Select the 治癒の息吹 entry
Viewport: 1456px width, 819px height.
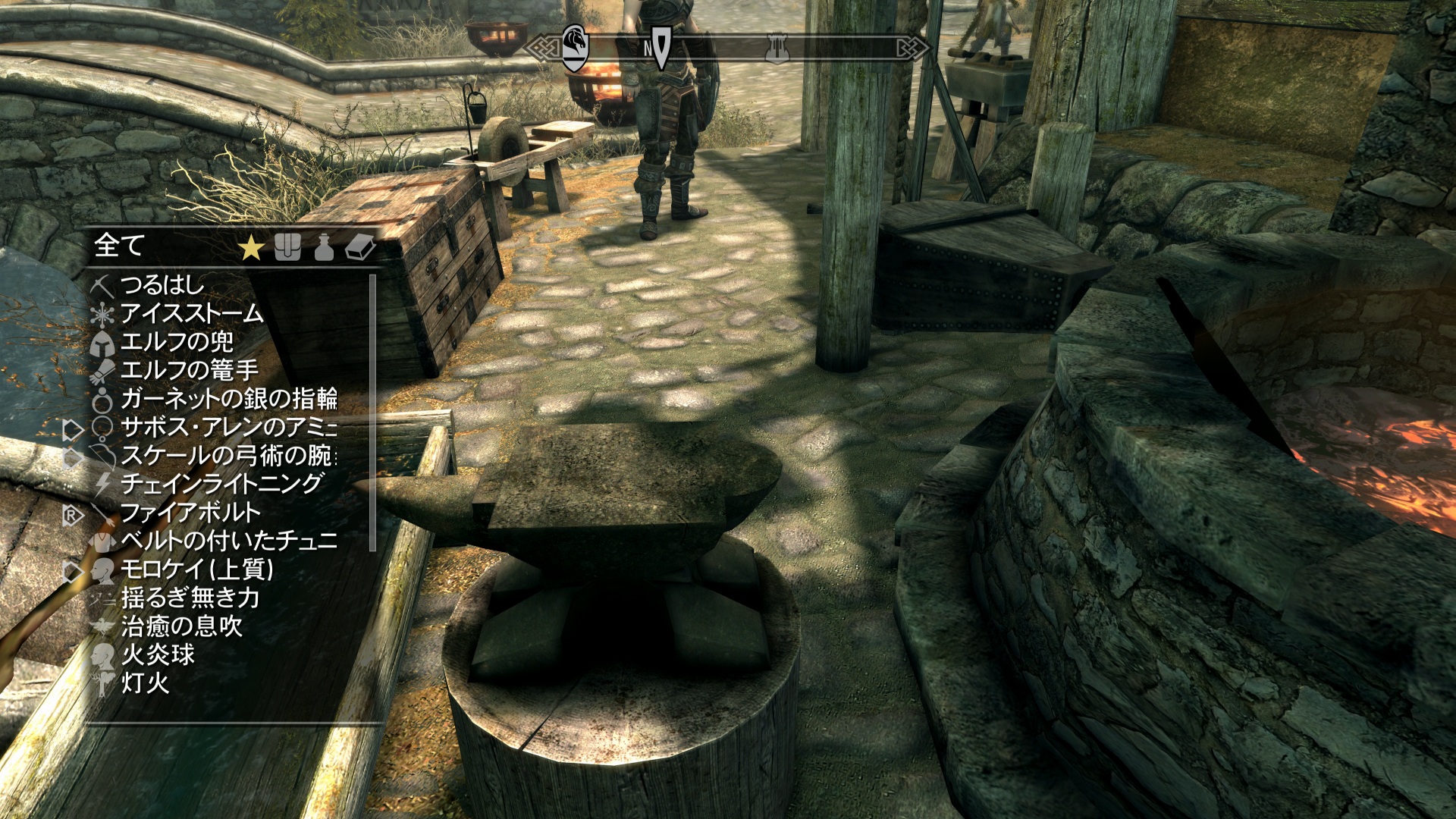click(x=182, y=626)
